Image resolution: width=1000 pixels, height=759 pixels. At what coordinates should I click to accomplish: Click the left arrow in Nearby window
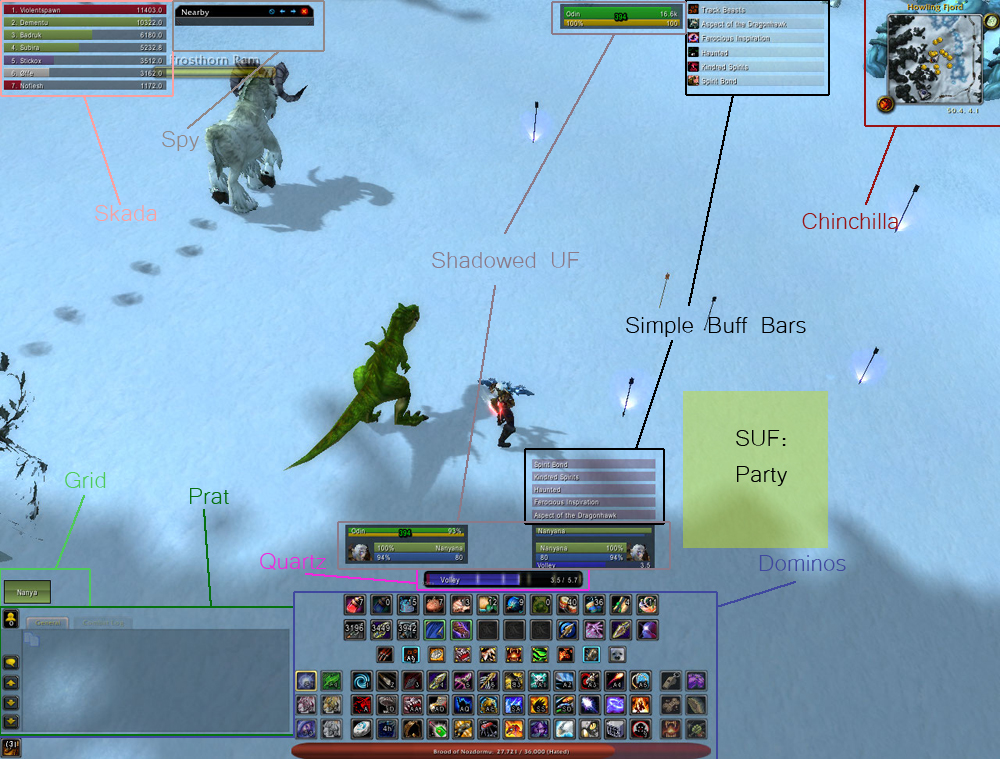pos(282,12)
